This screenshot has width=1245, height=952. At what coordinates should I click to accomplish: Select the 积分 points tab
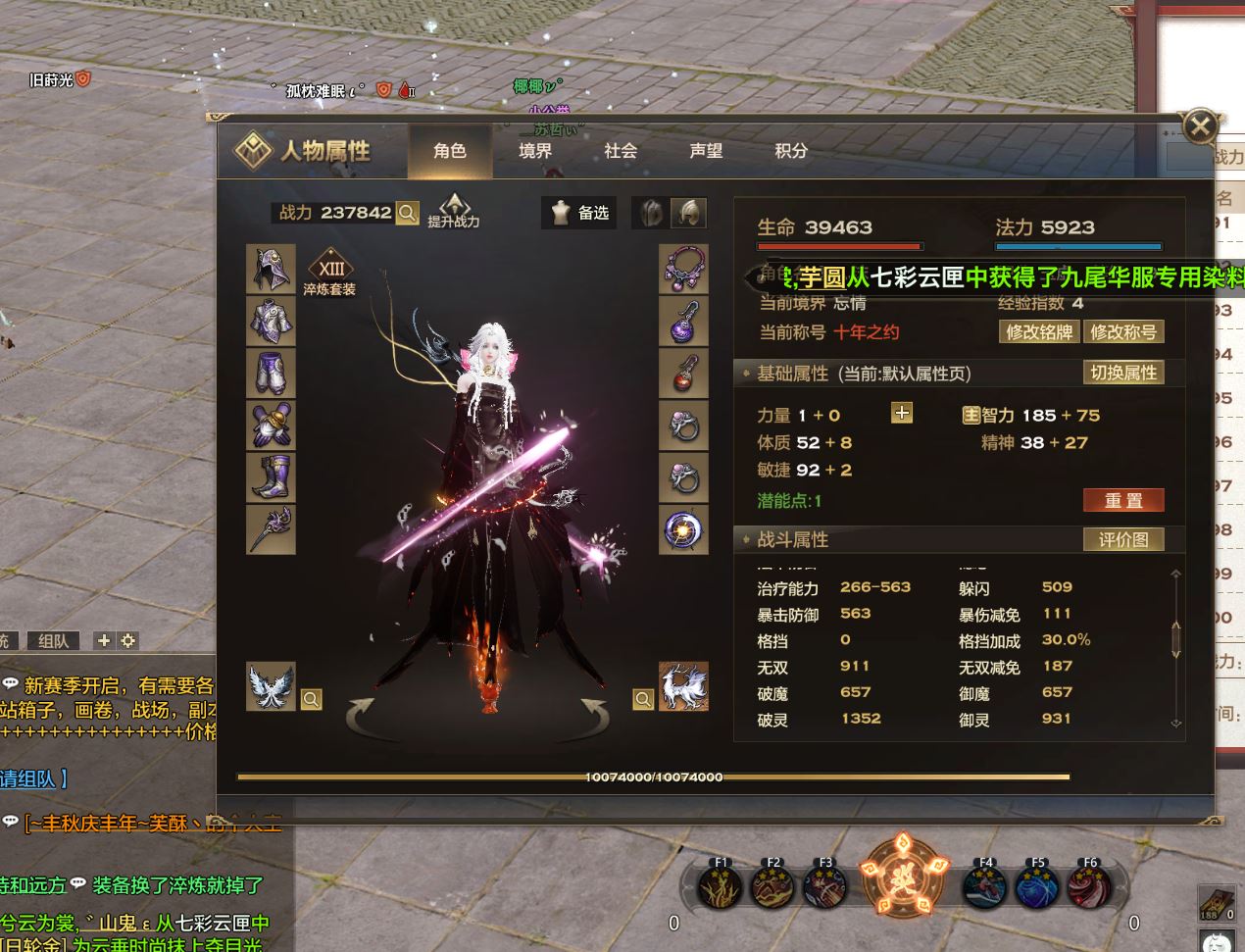coord(791,151)
